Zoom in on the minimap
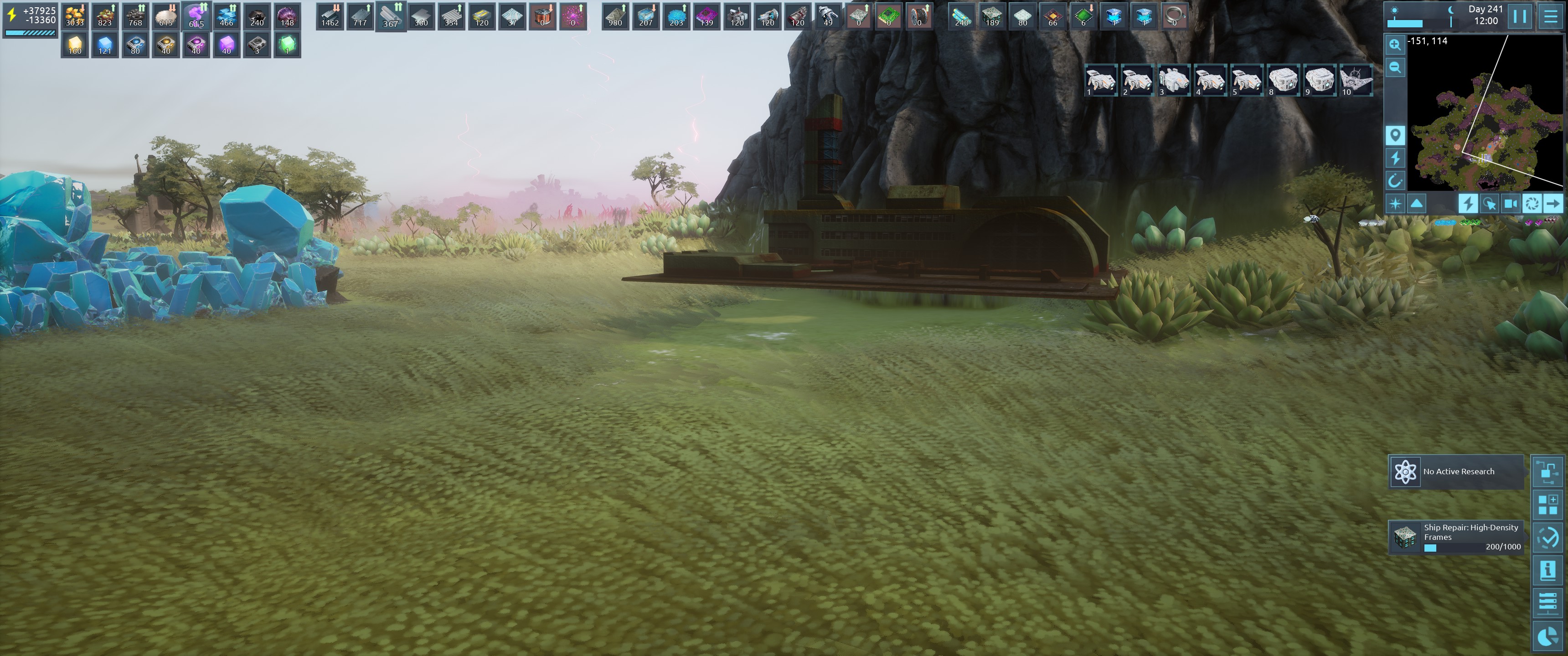This screenshot has height=656, width=1568. 1394,45
